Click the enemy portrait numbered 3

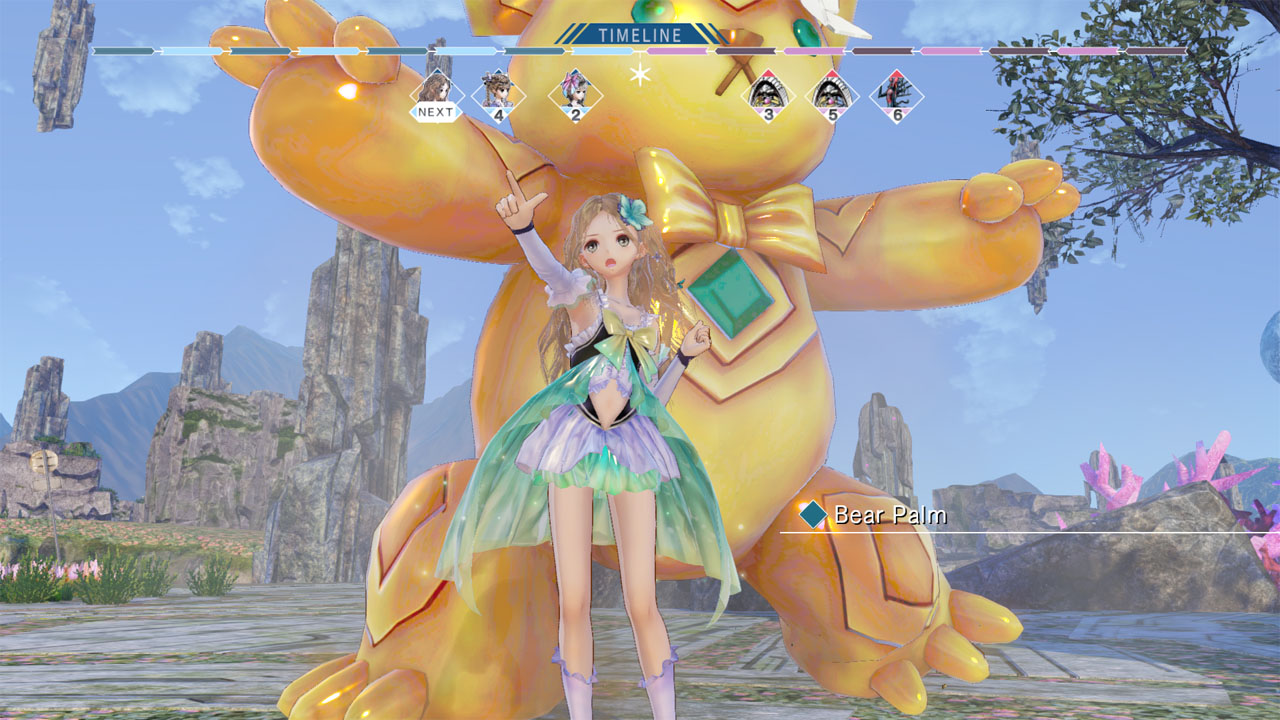pyautogui.click(x=767, y=97)
